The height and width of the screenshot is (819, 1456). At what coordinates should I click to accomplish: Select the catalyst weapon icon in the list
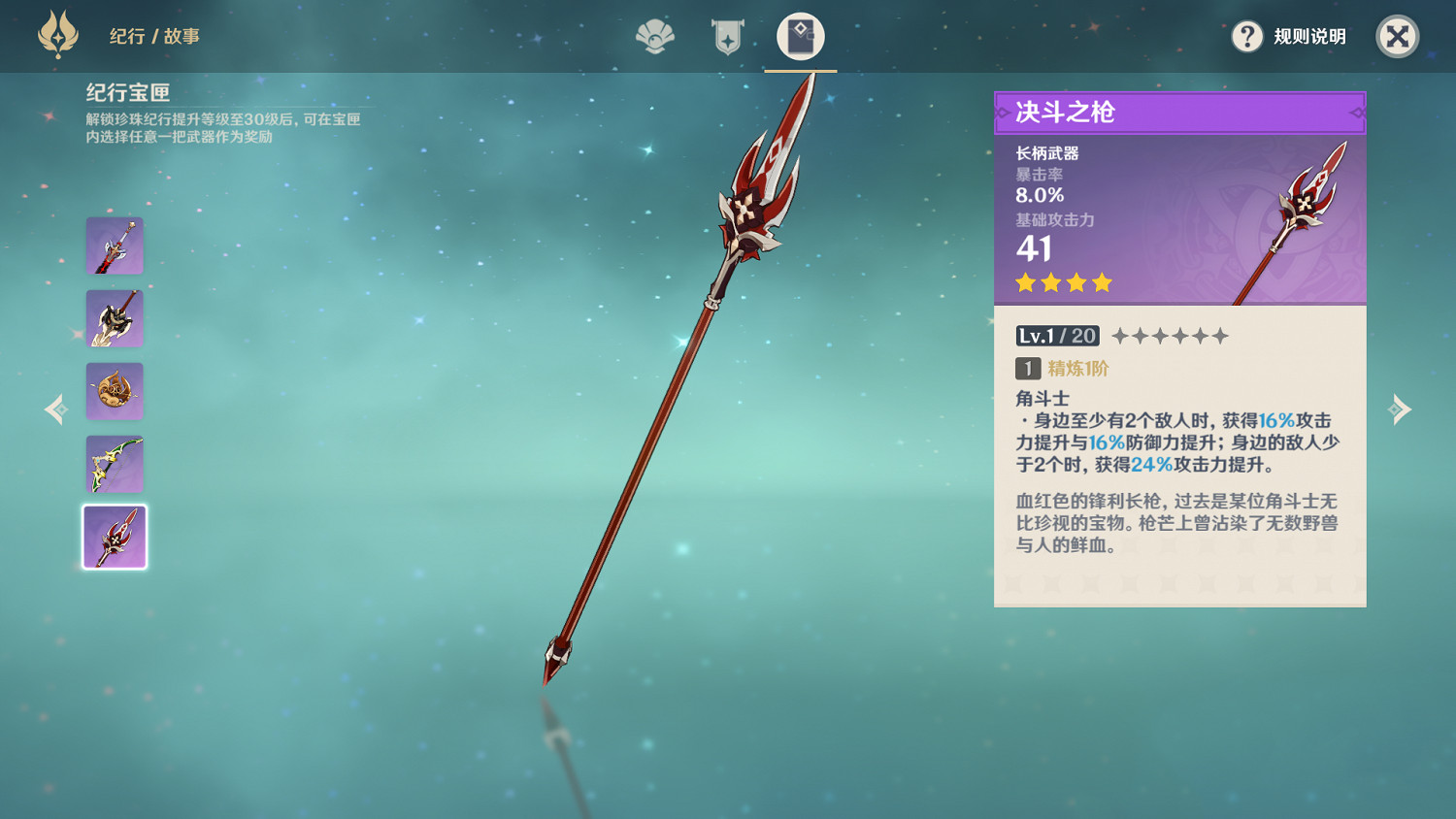click(115, 391)
